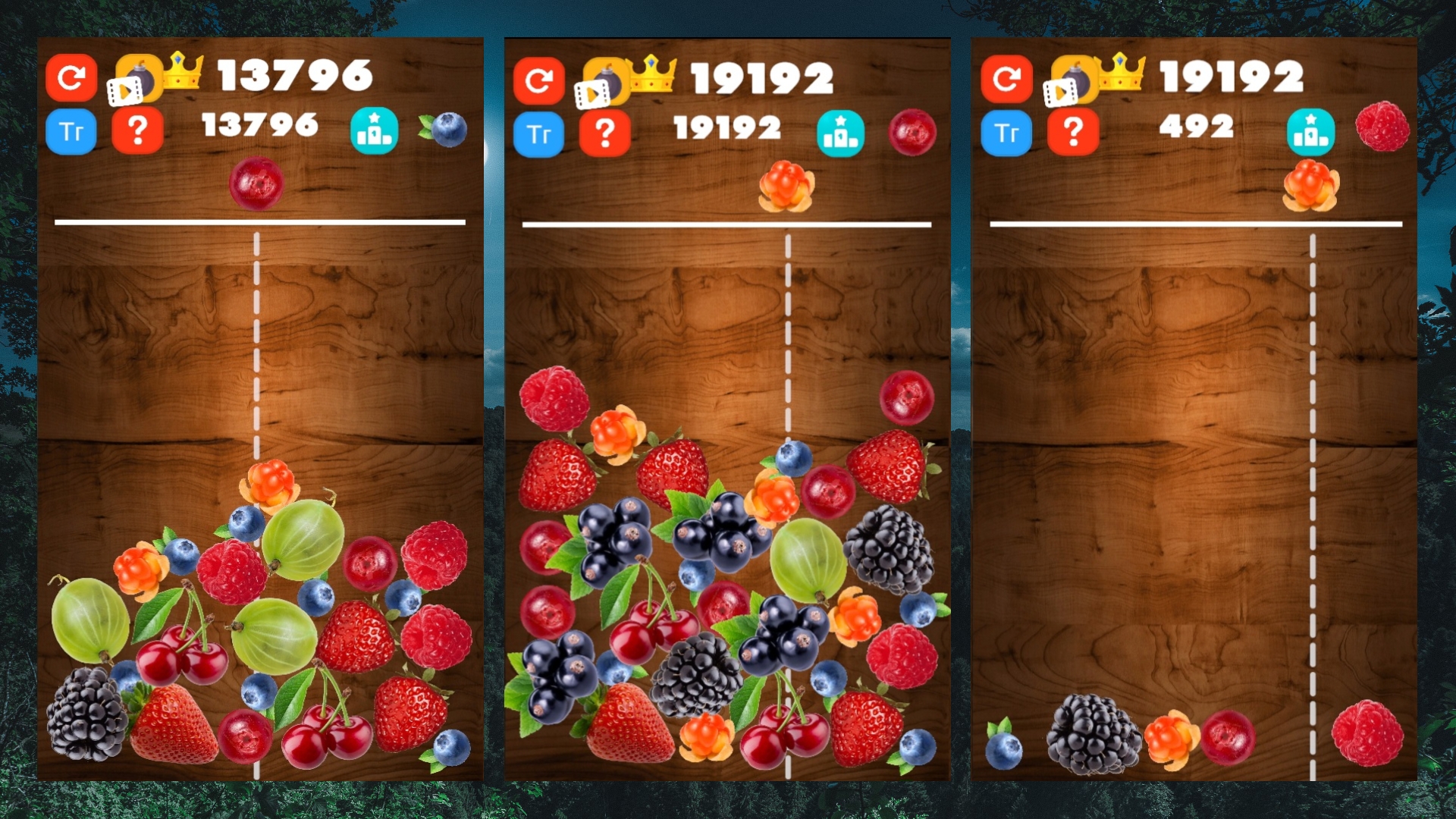This screenshot has width=1456, height=819.
Task: Restart the left game board
Action: (x=71, y=77)
